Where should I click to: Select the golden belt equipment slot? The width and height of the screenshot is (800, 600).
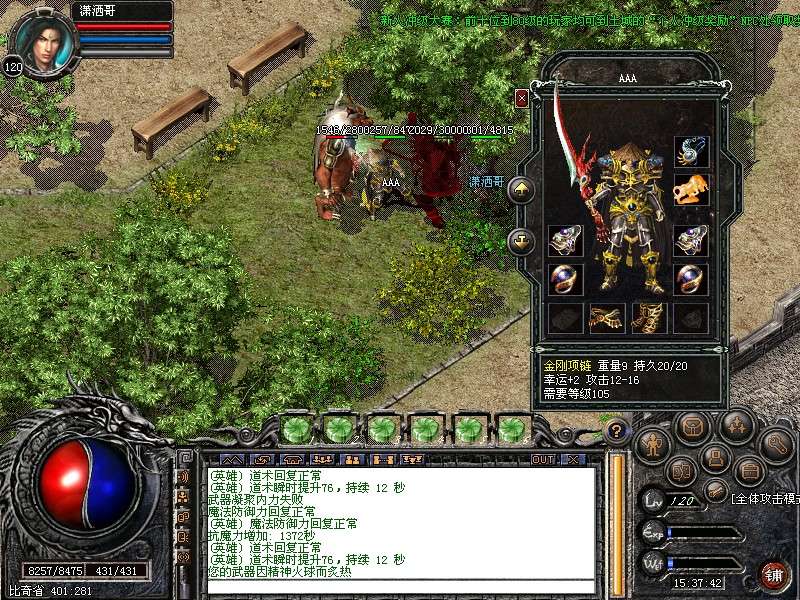[607, 317]
